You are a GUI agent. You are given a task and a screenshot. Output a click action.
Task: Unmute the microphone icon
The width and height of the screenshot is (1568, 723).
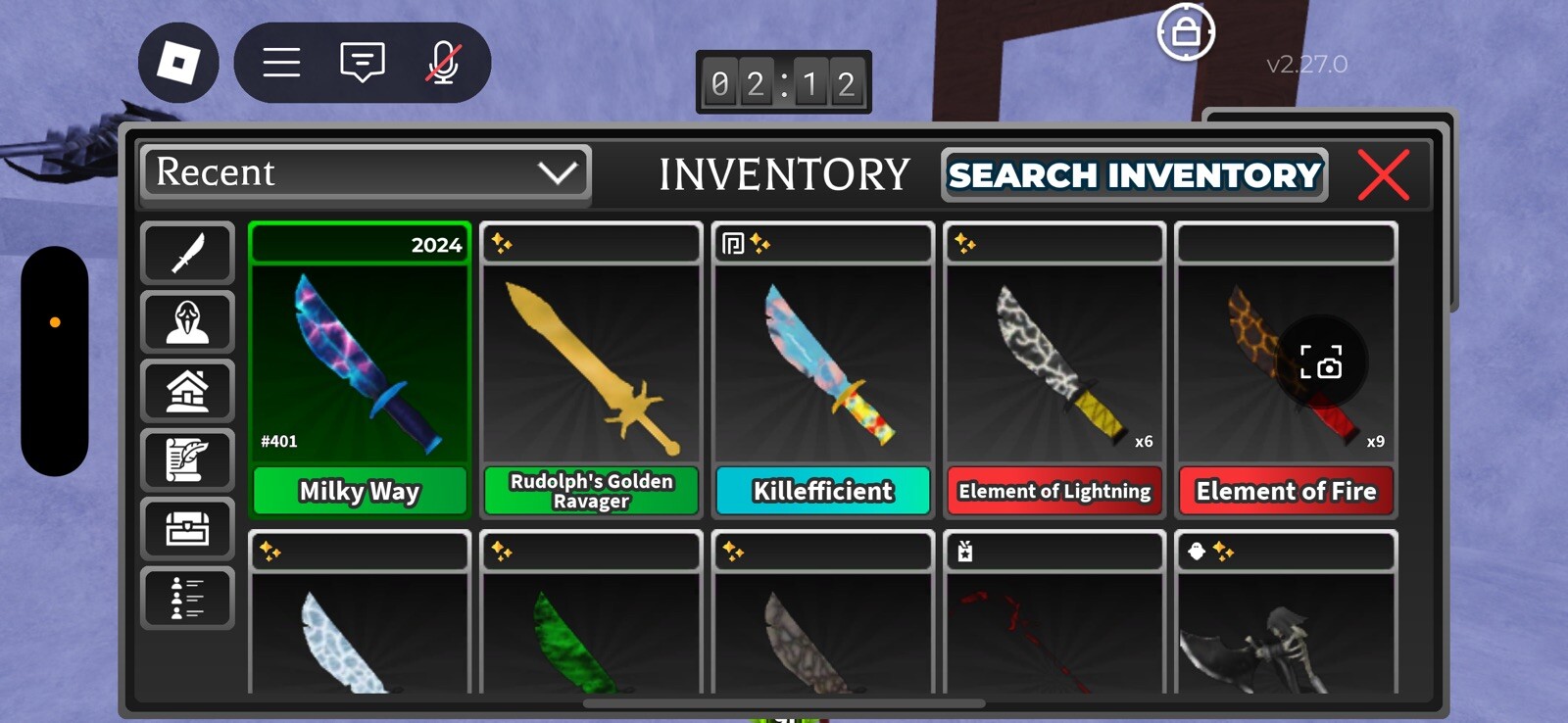point(446,62)
